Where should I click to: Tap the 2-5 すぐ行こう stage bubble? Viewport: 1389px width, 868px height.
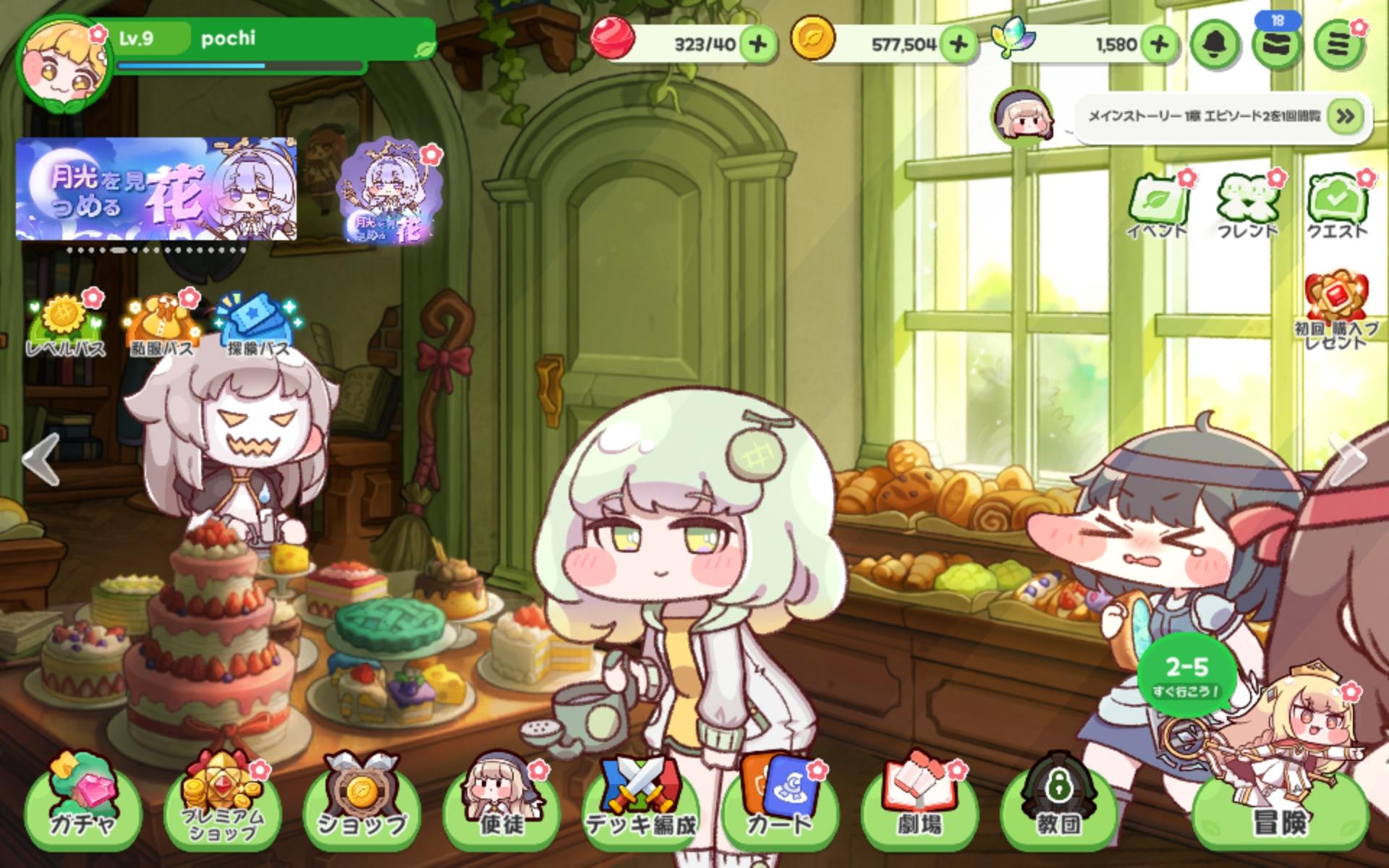1186,676
